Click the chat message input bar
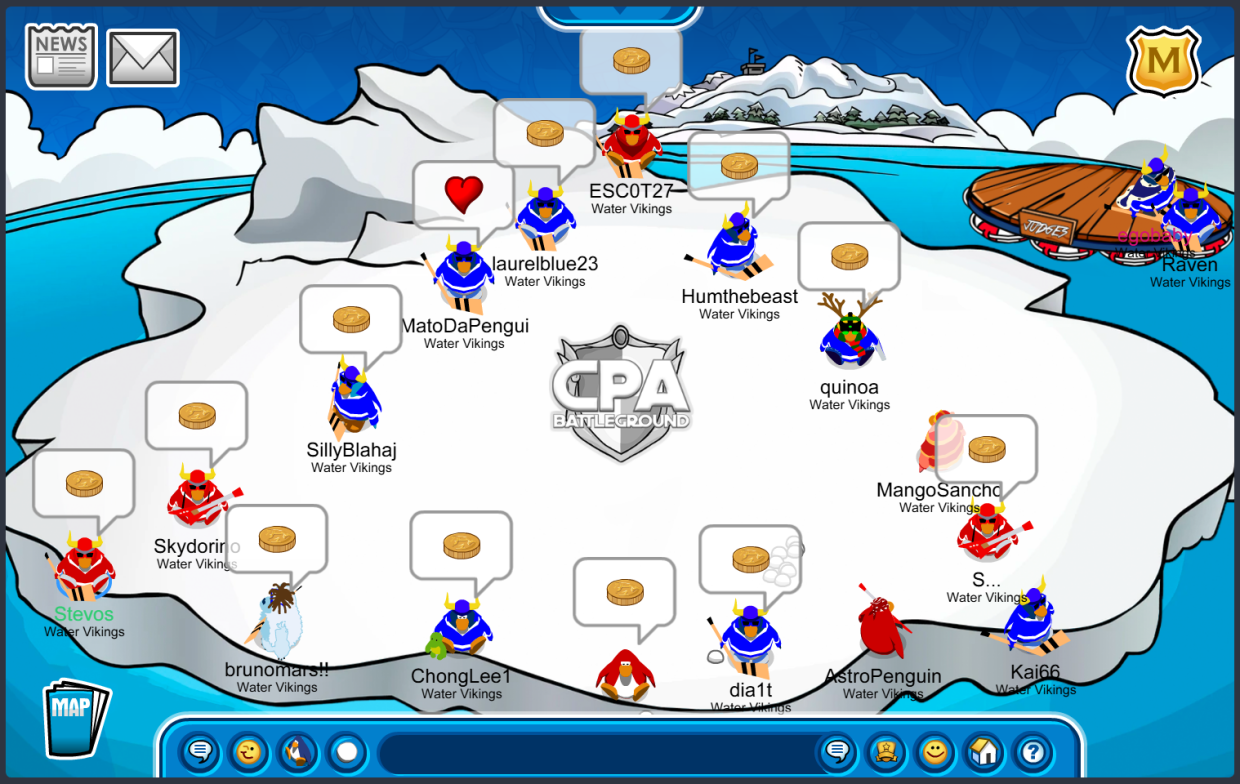1240x784 pixels. click(x=595, y=752)
